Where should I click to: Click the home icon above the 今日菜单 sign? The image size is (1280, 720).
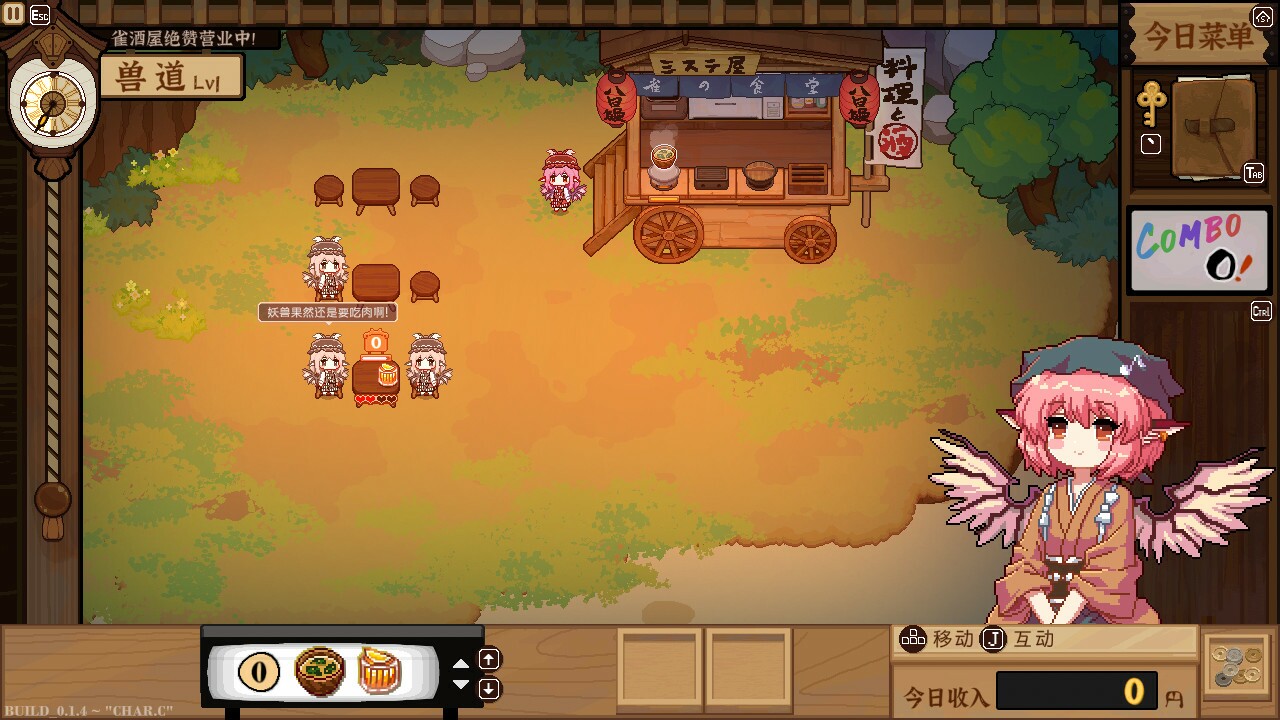(1265, 15)
